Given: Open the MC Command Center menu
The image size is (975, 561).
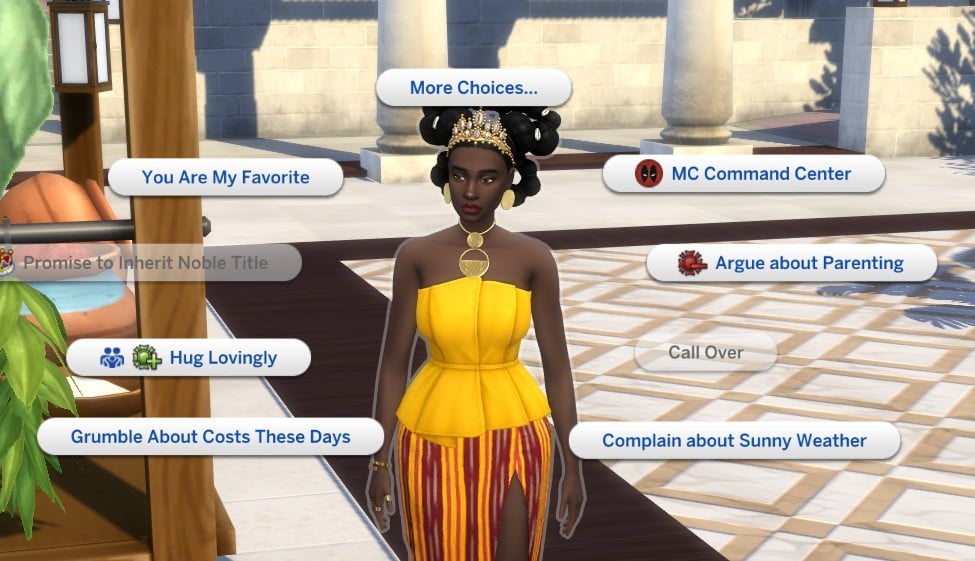Looking at the screenshot, I should click(744, 174).
